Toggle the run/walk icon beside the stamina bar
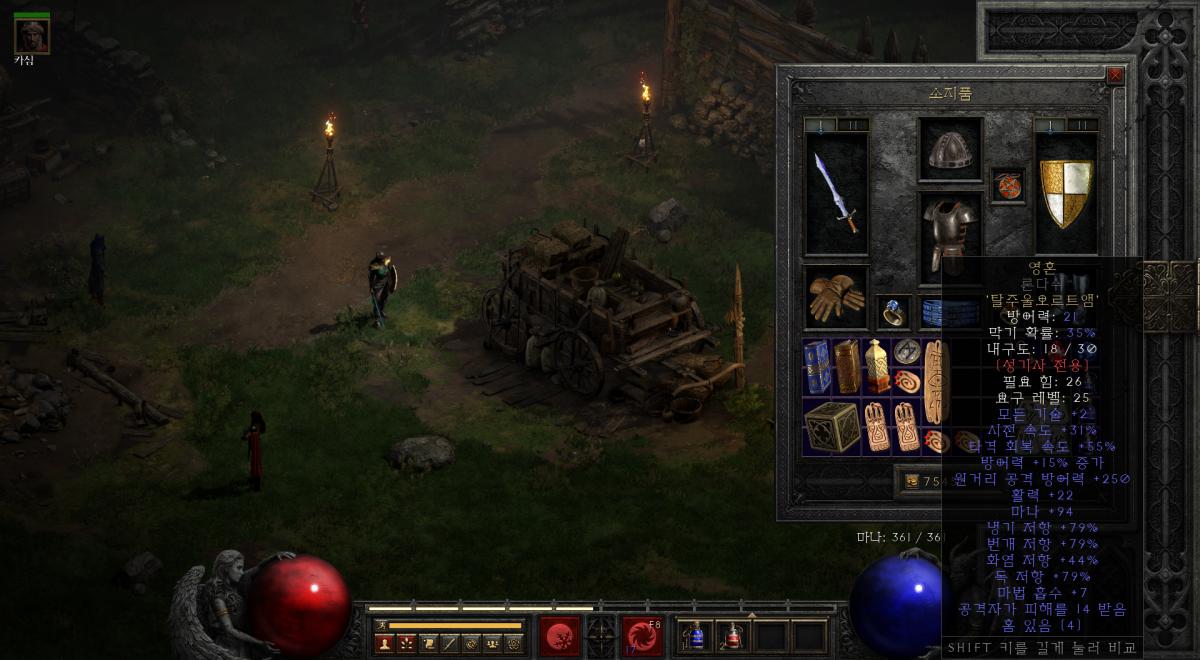Viewport: 1200px width, 660px height. [x=381, y=625]
